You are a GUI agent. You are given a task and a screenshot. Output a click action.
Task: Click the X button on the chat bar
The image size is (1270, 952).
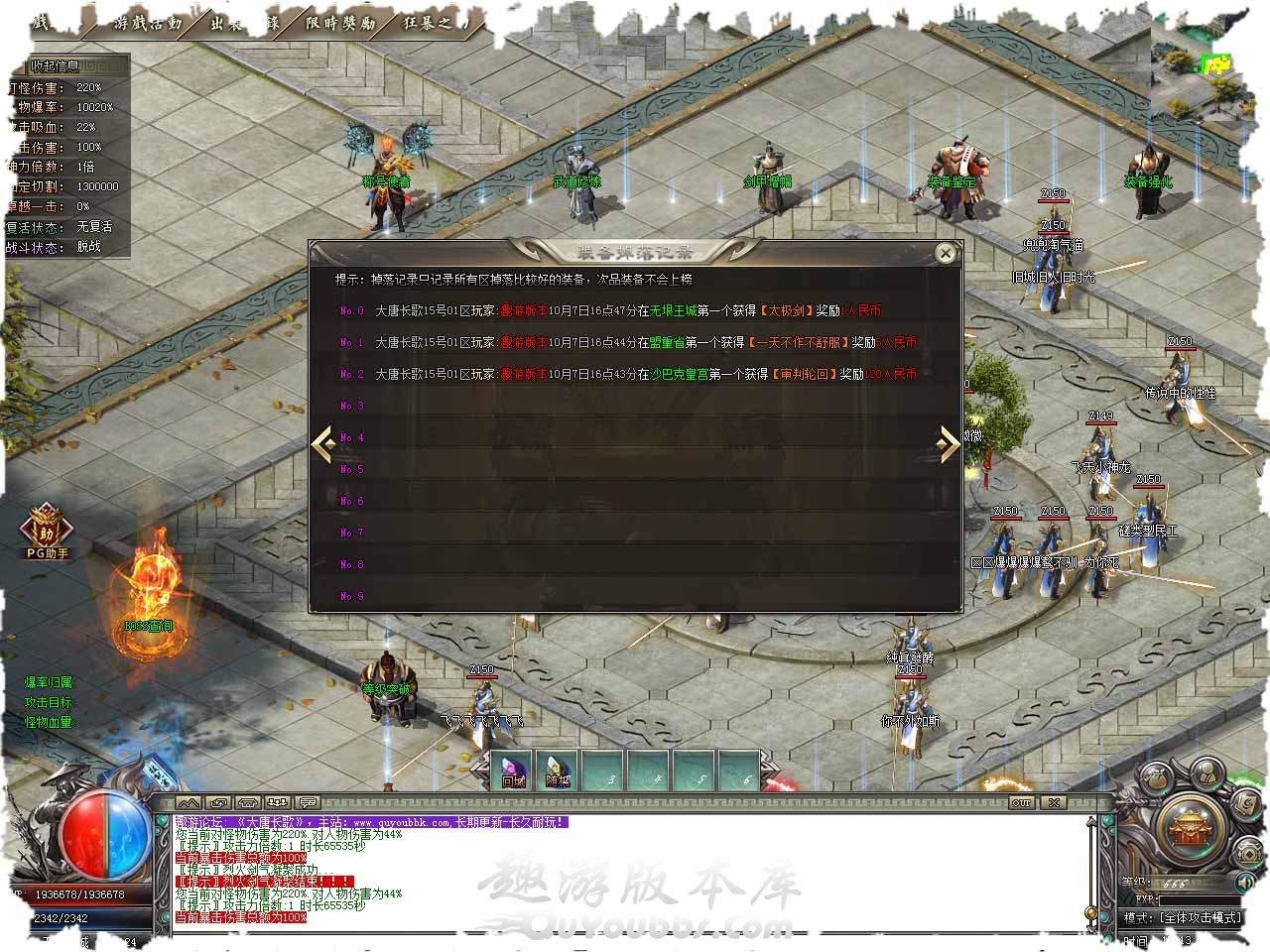pyautogui.click(x=1054, y=802)
